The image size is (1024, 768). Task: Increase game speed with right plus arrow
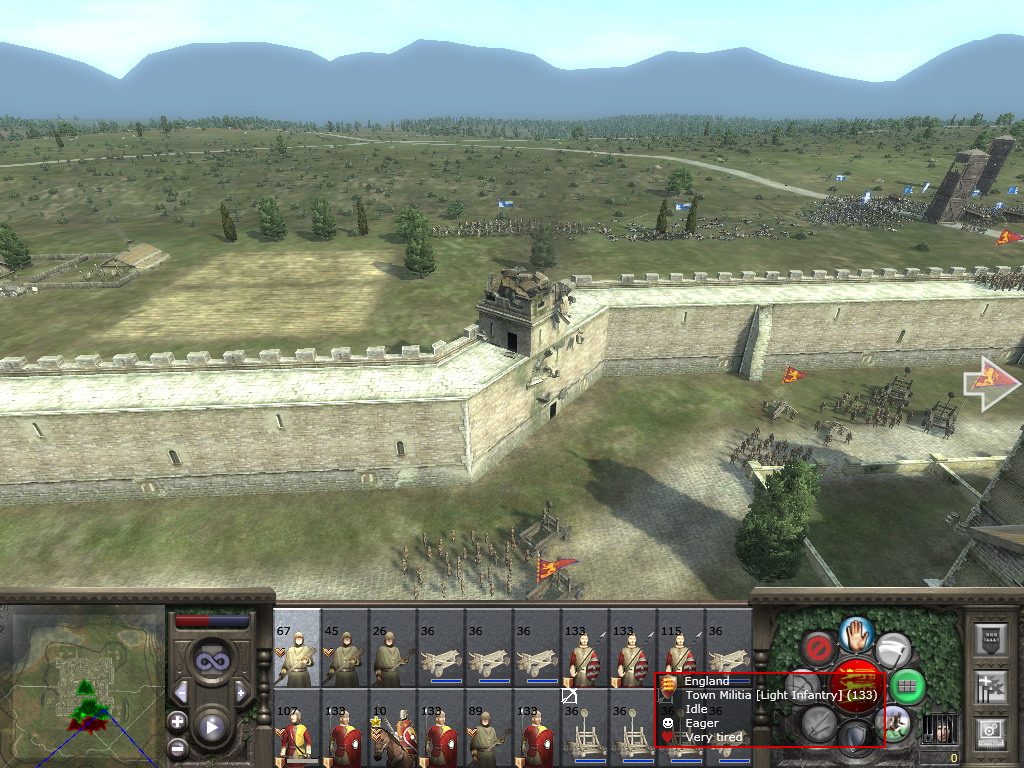(241, 692)
